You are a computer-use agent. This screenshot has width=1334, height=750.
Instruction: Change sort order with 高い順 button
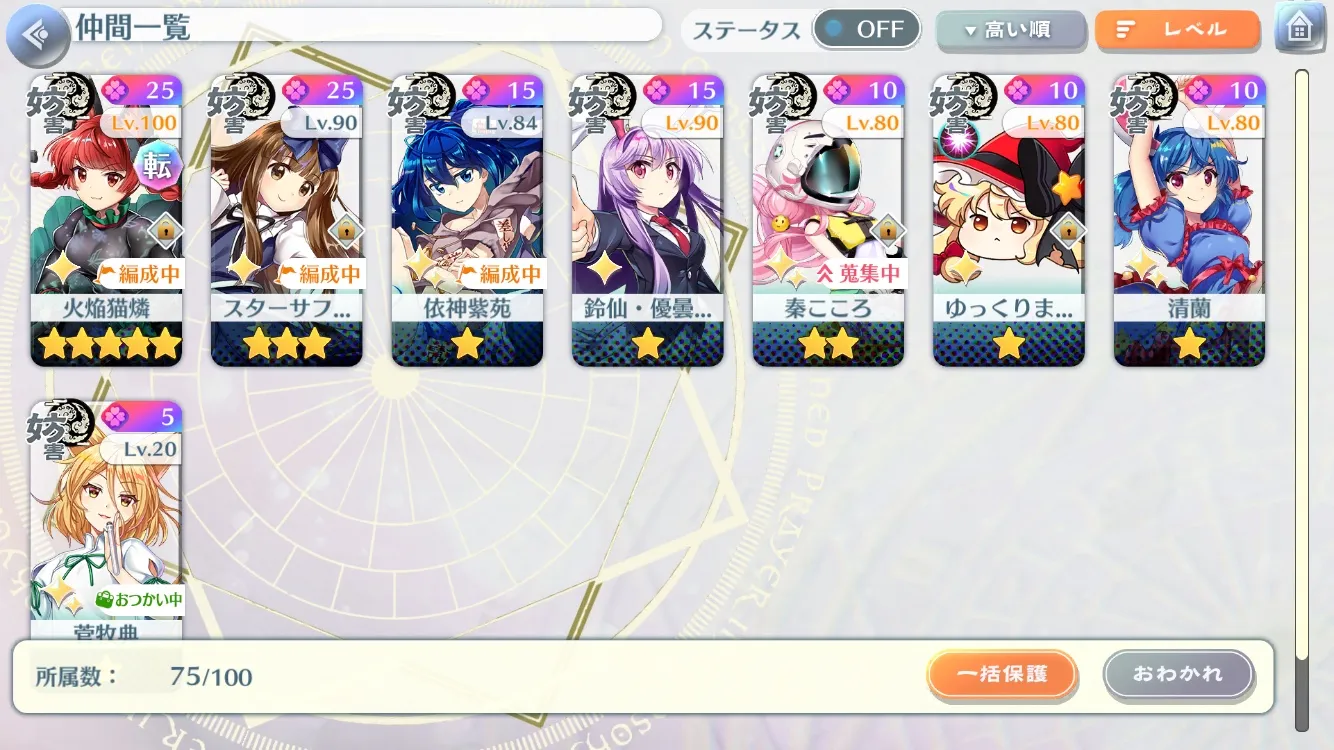click(1010, 30)
